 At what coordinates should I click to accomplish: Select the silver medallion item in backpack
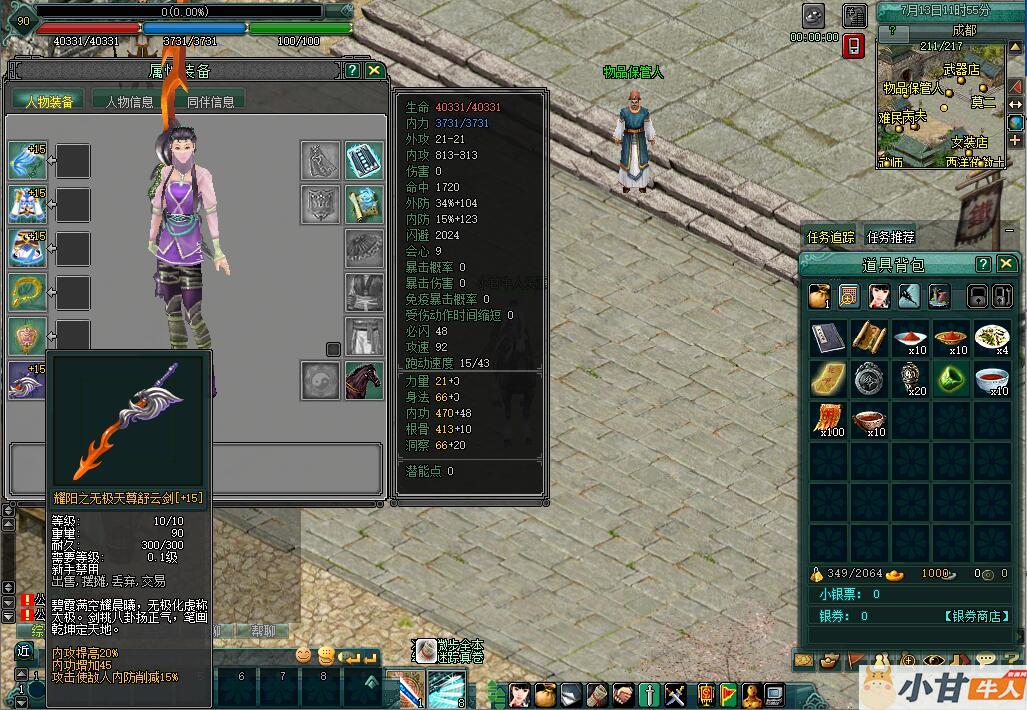point(868,378)
